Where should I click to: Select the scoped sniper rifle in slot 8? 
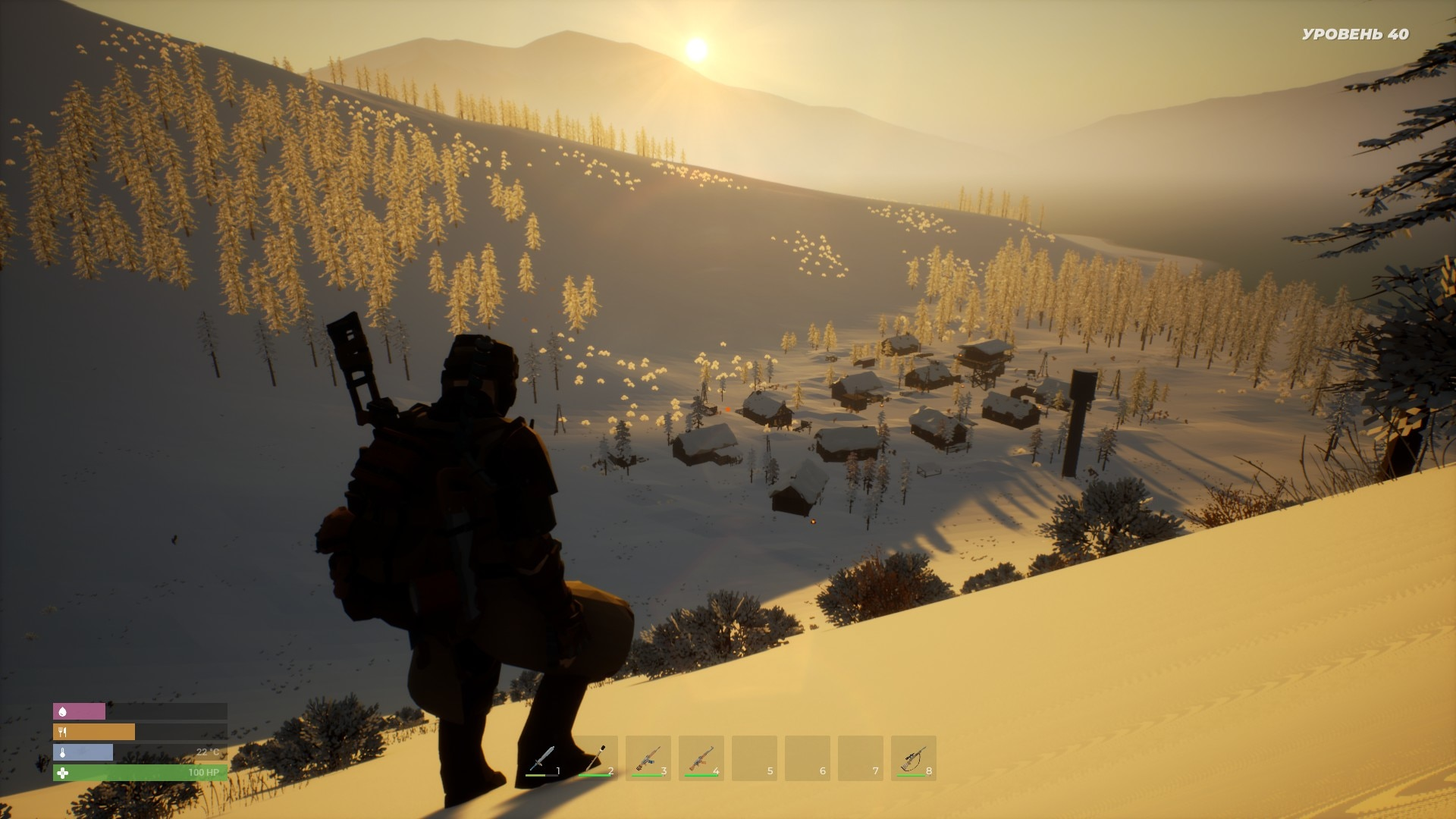pyautogui.click(x=914, y=758)
